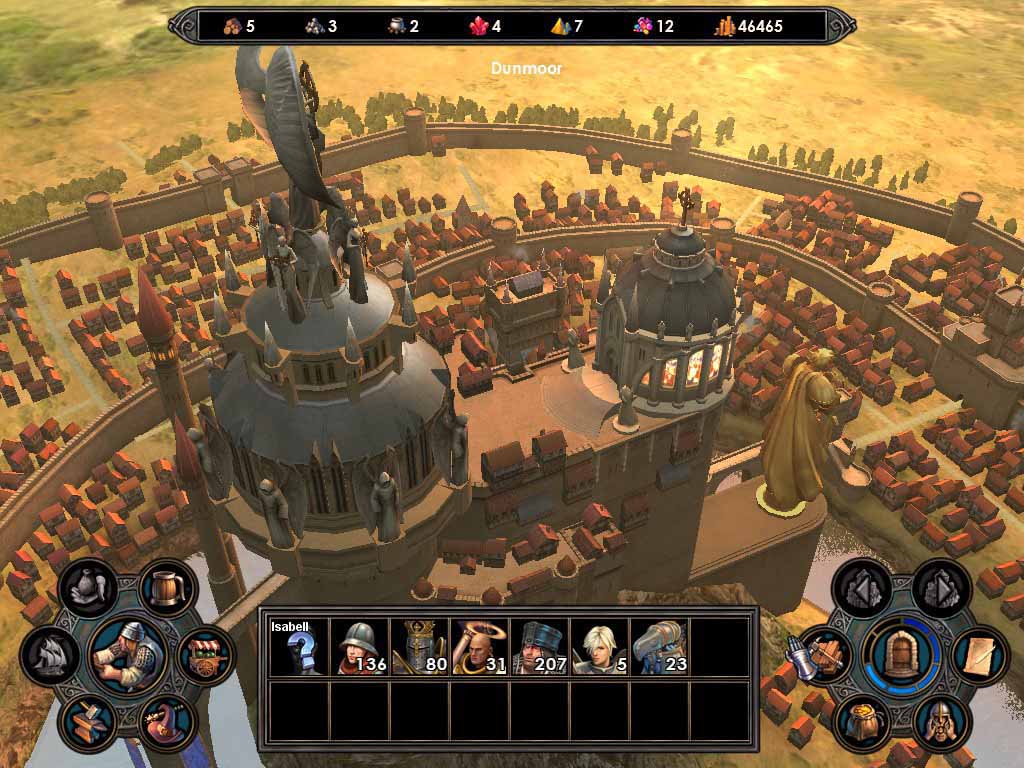Leave town via the arched door button

click(901, 655)
